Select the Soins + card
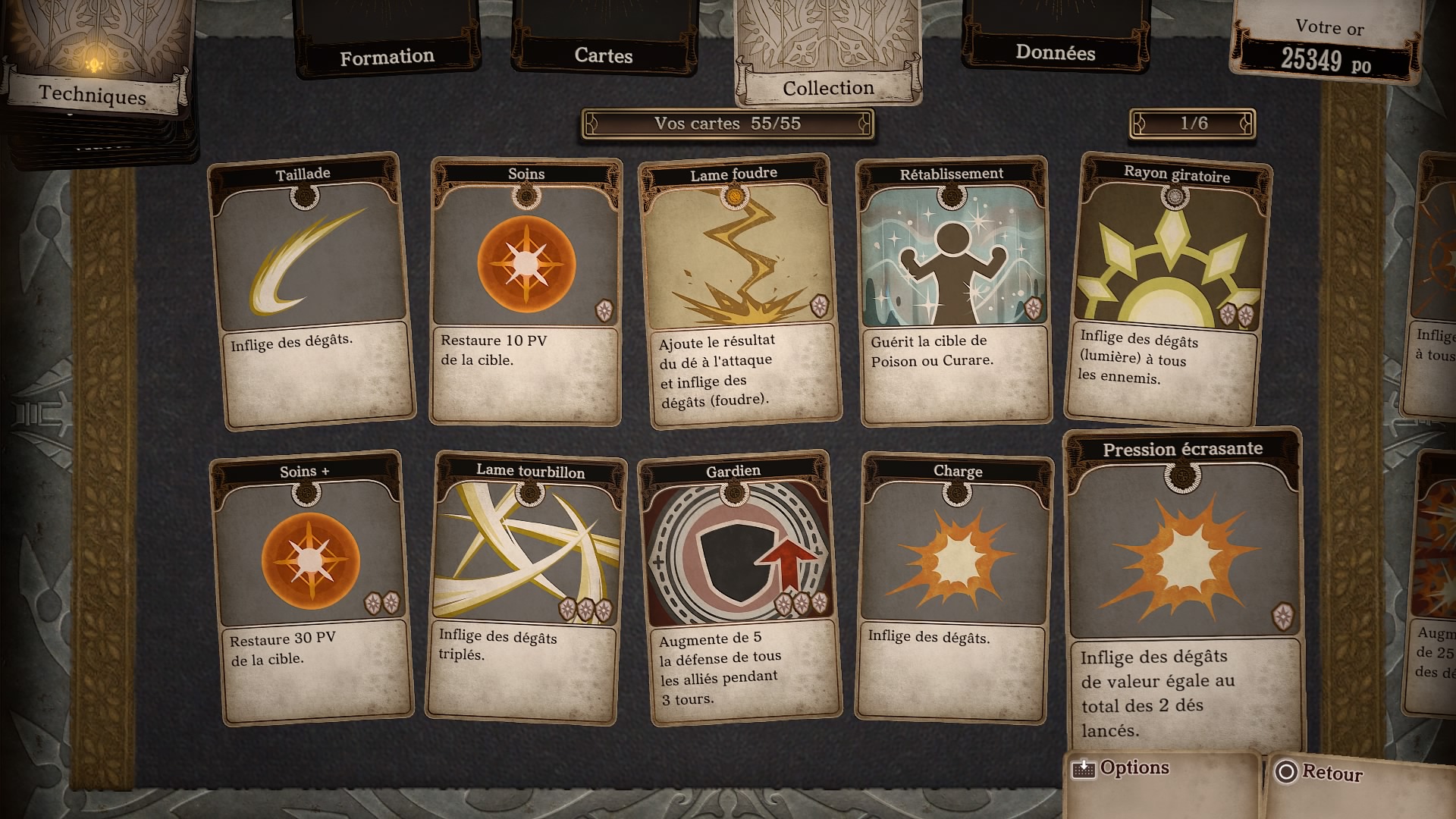 311,588
